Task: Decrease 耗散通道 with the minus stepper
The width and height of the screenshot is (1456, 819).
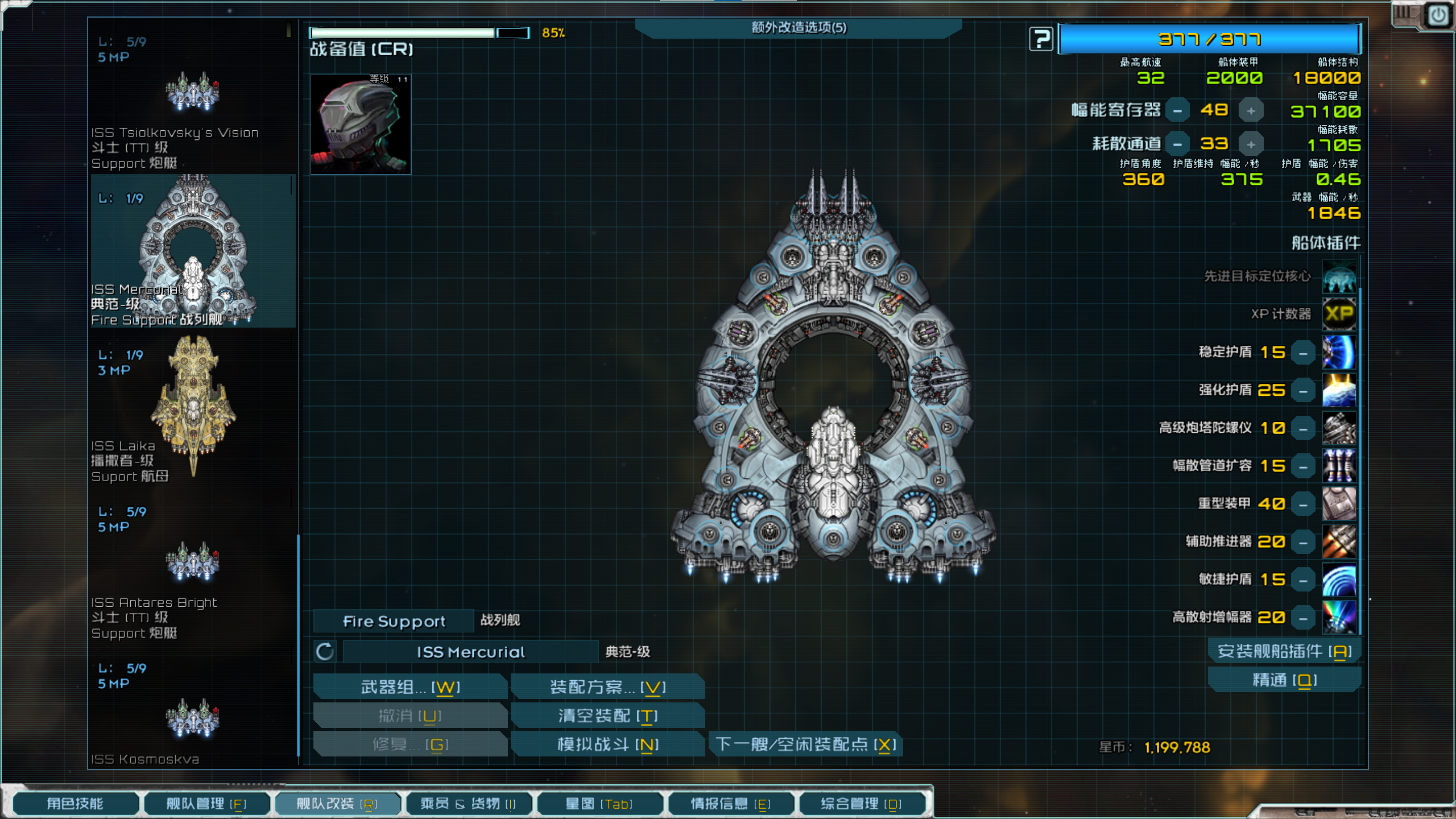Action: 1177,144
